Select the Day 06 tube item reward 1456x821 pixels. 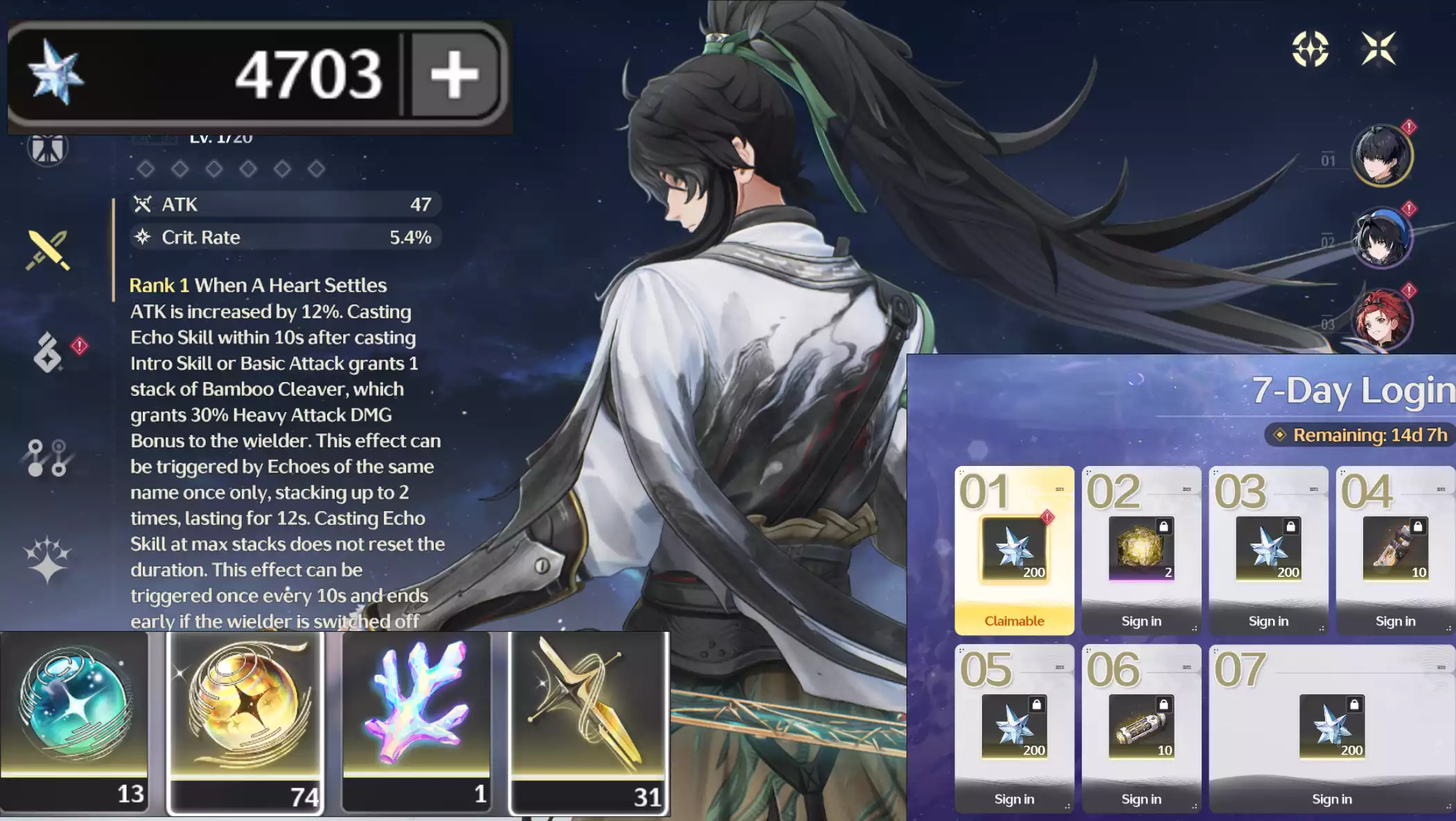point(1141,728)
